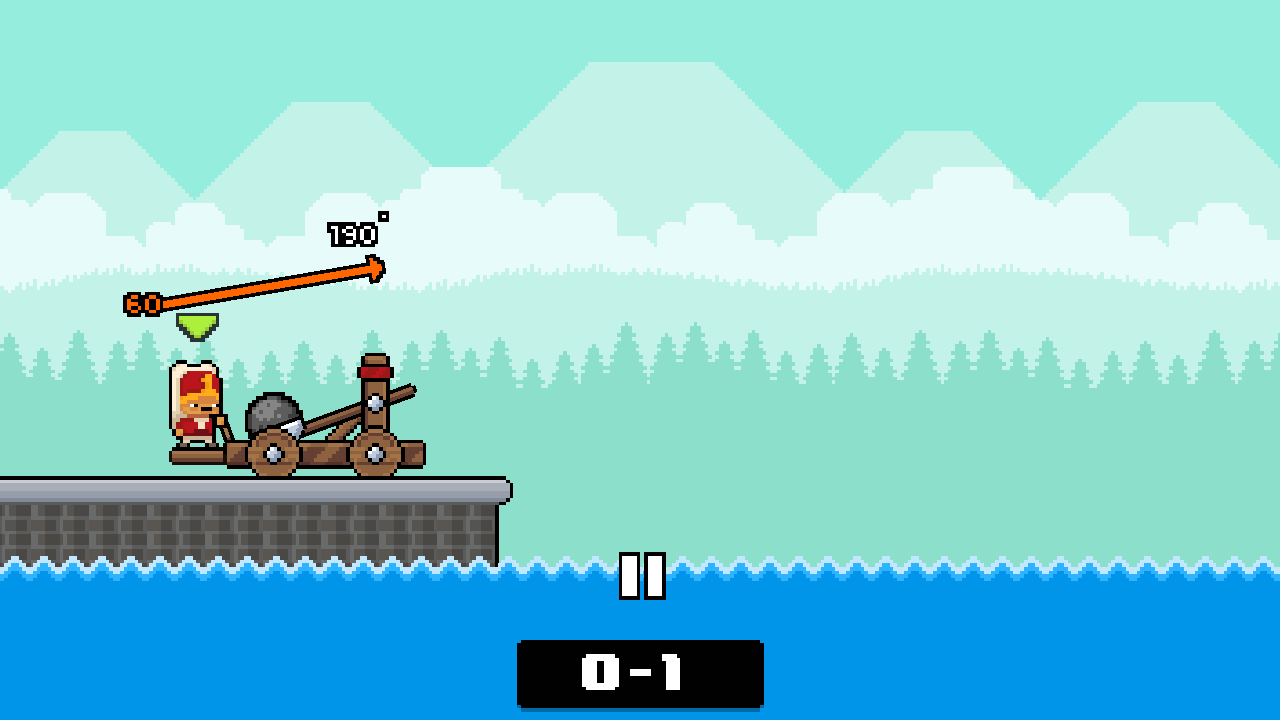Click the green down-arrow turn marker
The width and height of the screenshot is (1280, 720).
[x=196, y=327]
